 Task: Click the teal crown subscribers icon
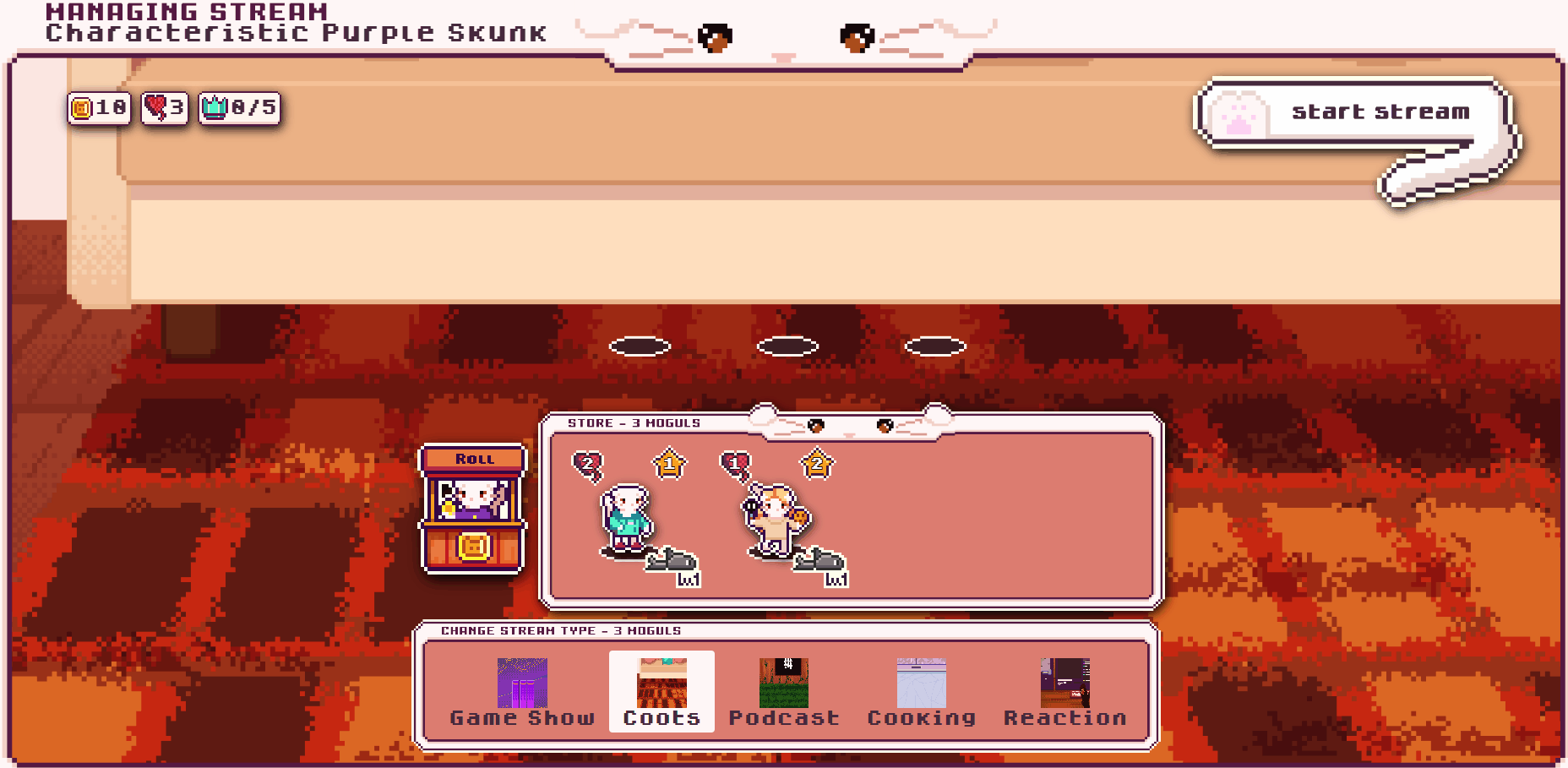click(216, 107)
